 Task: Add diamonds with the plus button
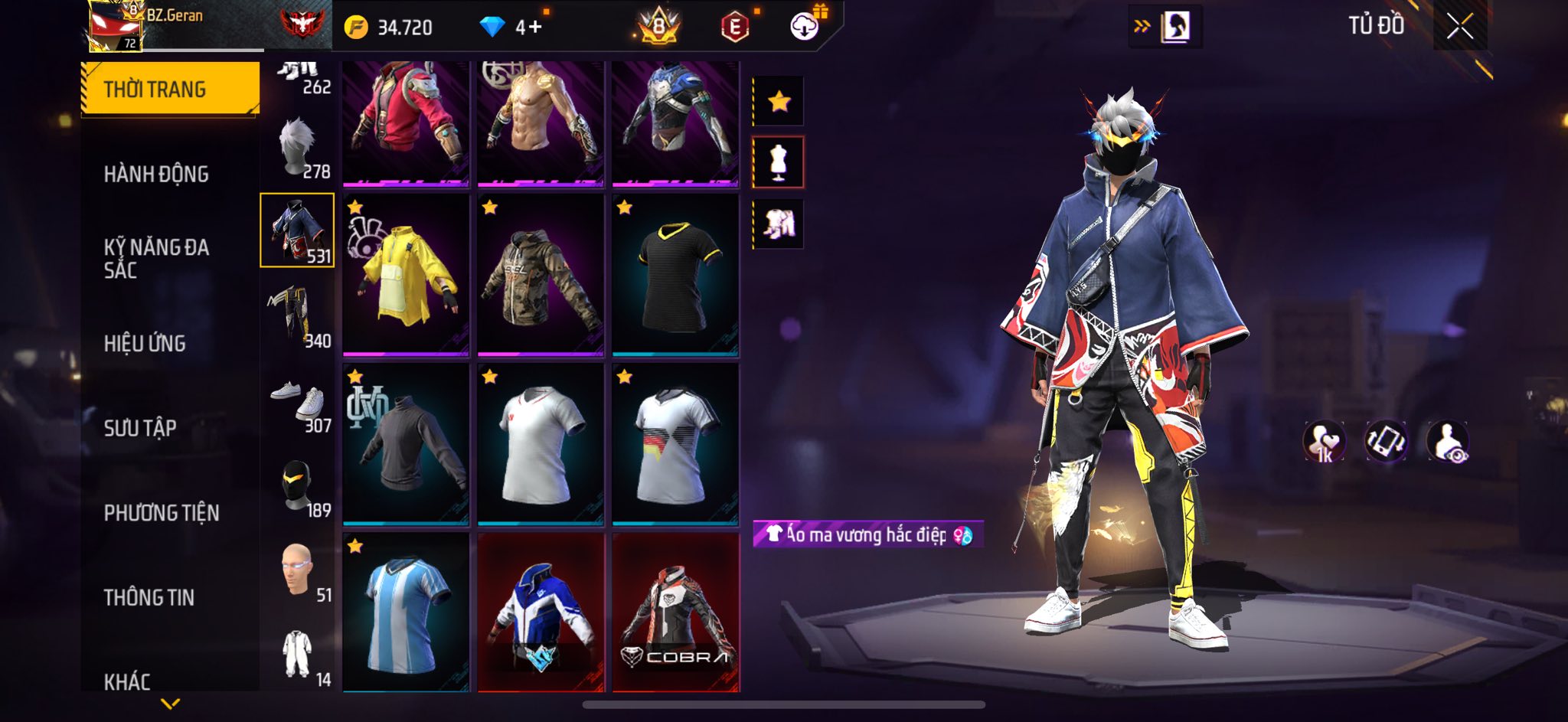pos(534,28)
